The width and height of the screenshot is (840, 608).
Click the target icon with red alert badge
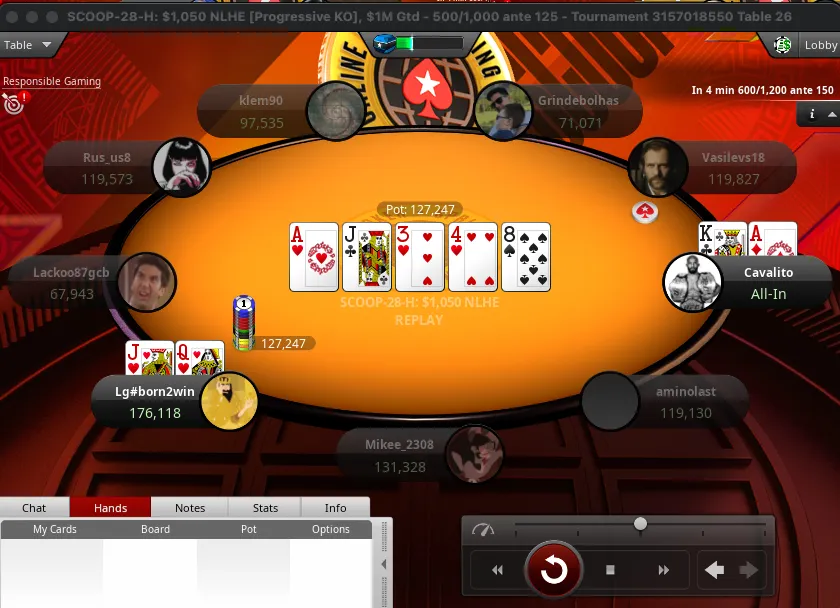click(x=13, y=102)
